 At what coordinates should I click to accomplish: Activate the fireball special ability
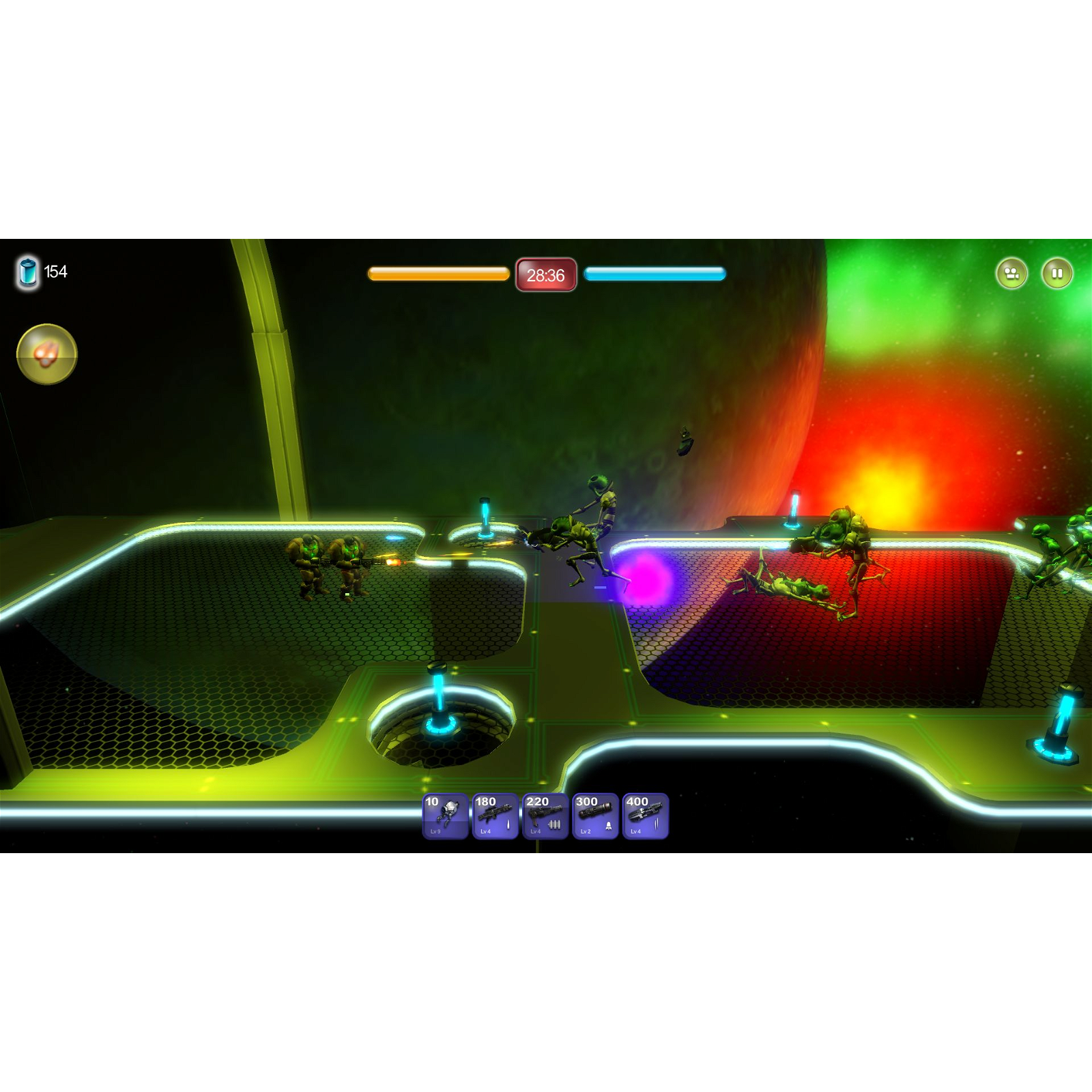pyautogui.click(x=46, y=354)
